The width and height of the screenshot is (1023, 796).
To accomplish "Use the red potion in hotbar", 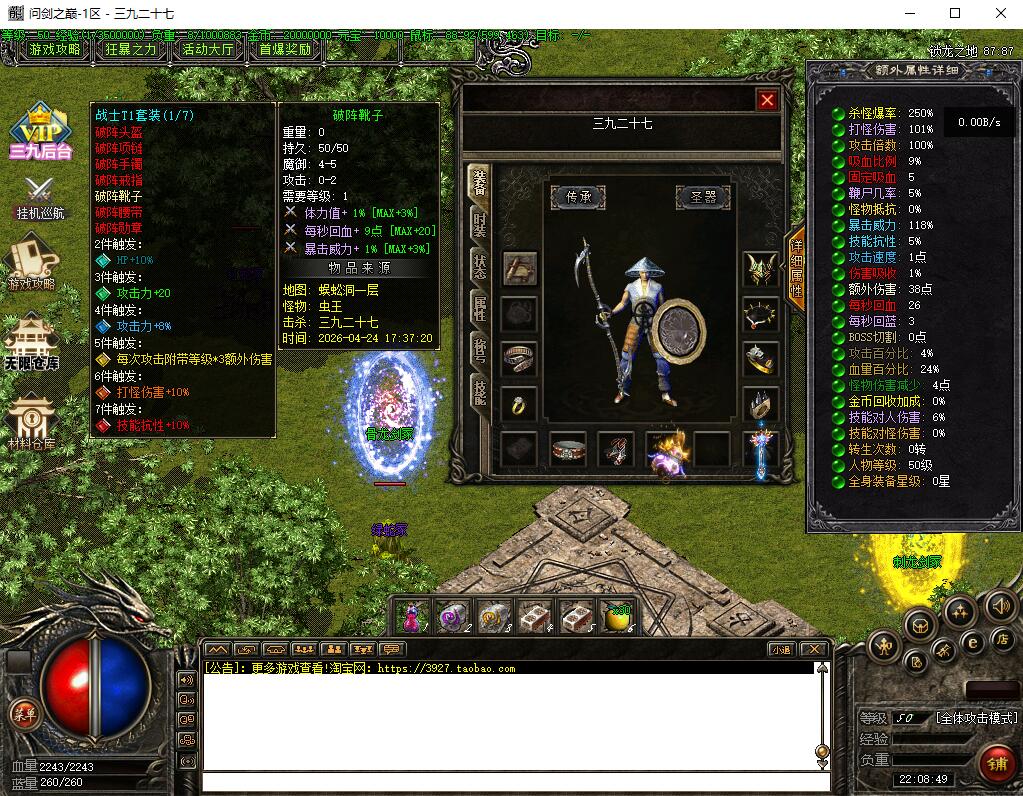I will point(412,617).
